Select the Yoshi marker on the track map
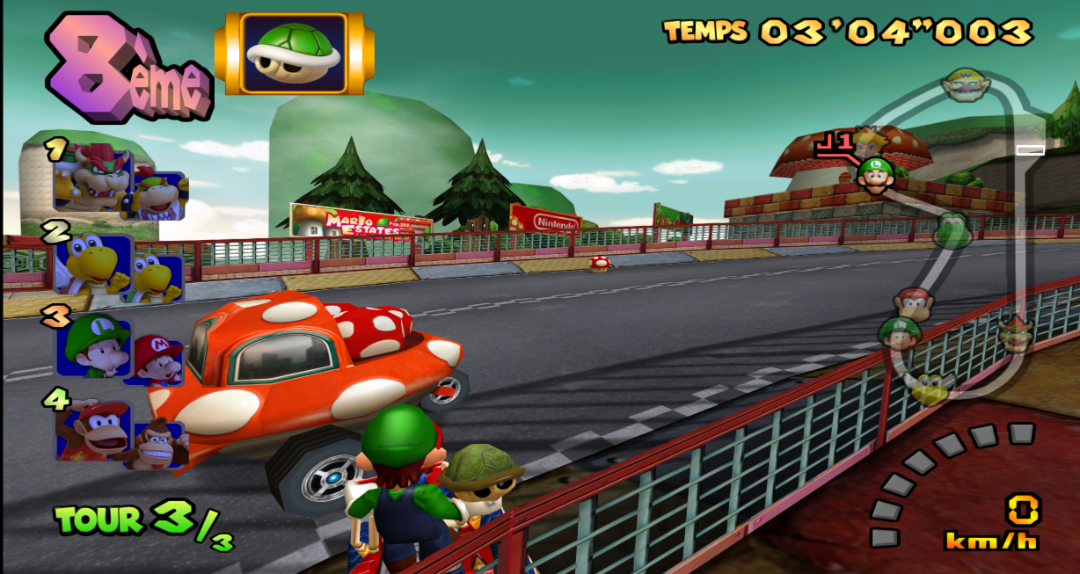This screenshot has width=1080, height=574. [x=952, y=230]
